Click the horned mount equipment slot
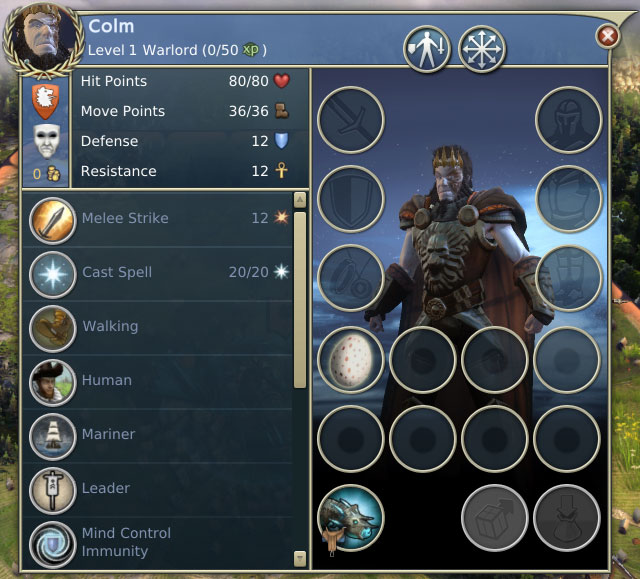The image size is (640, 579). pyautogui.click(x=351, y=517)
